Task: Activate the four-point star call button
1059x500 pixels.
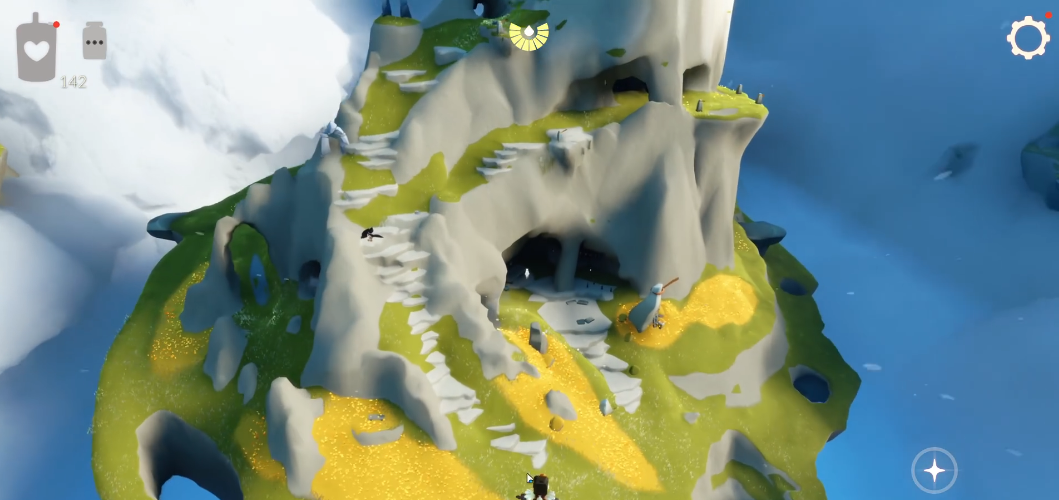Action: pyautogui.click(x=934, y=469)
